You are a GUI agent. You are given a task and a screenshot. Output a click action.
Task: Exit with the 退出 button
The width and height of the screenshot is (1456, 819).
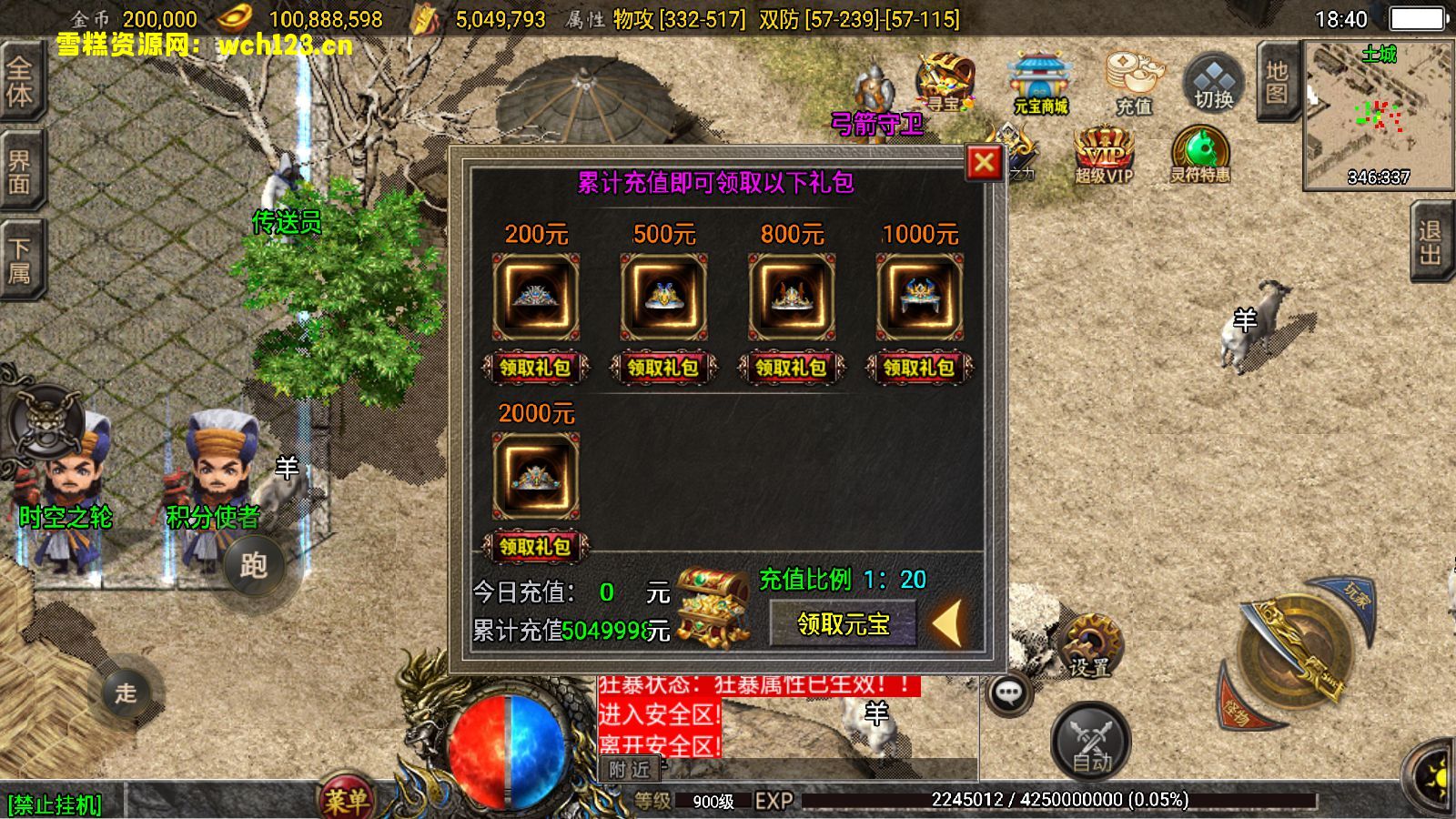[x=1431, y=243]
